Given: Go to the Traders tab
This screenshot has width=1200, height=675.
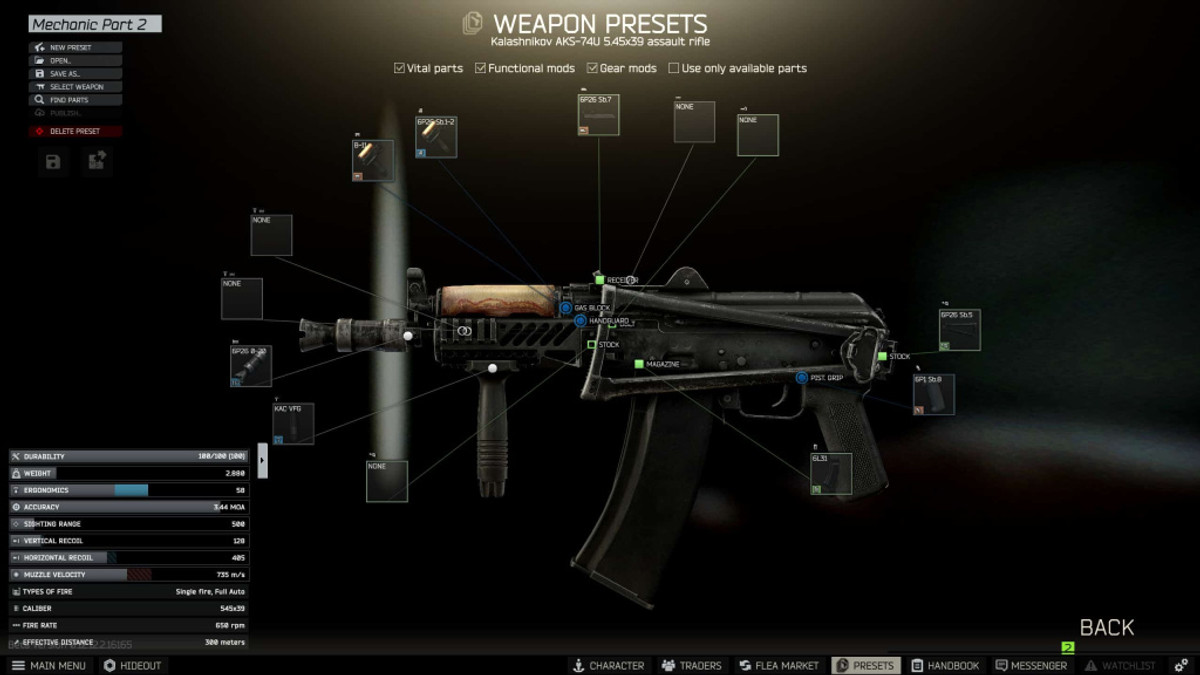Looking at the screenshot, I should tap(692, 665).
